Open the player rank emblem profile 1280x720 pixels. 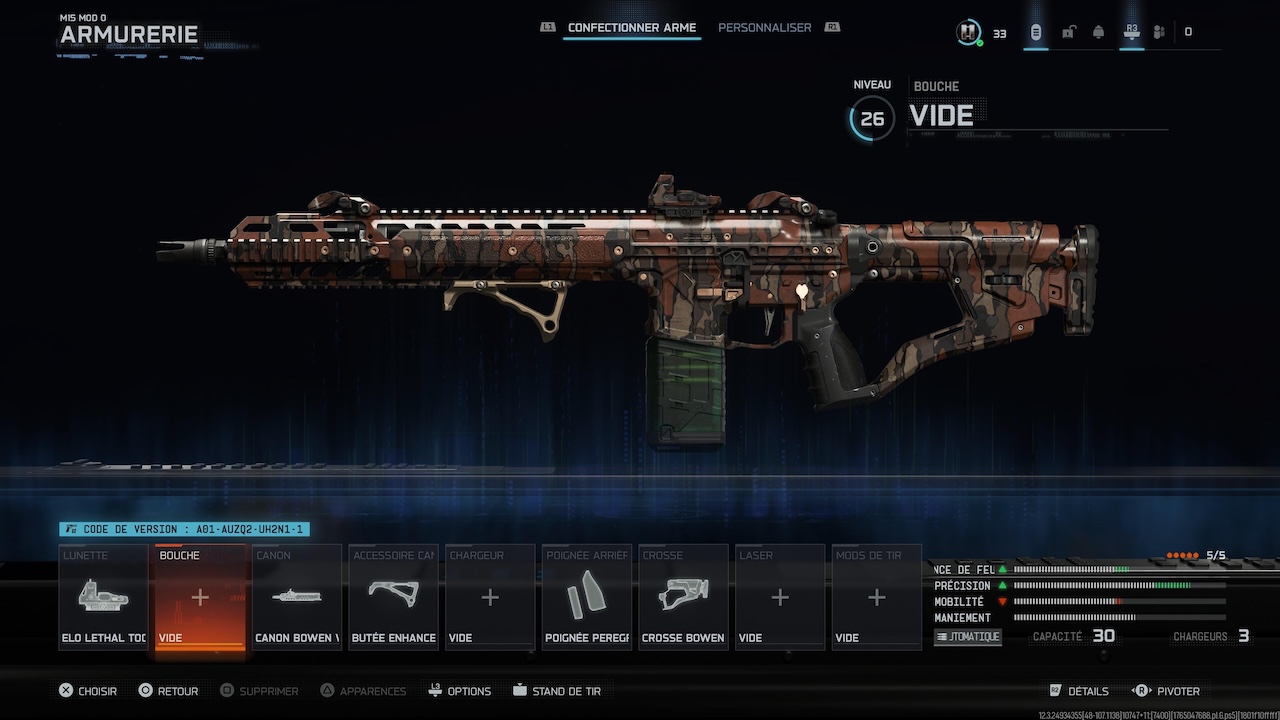(x=967, y=32)
